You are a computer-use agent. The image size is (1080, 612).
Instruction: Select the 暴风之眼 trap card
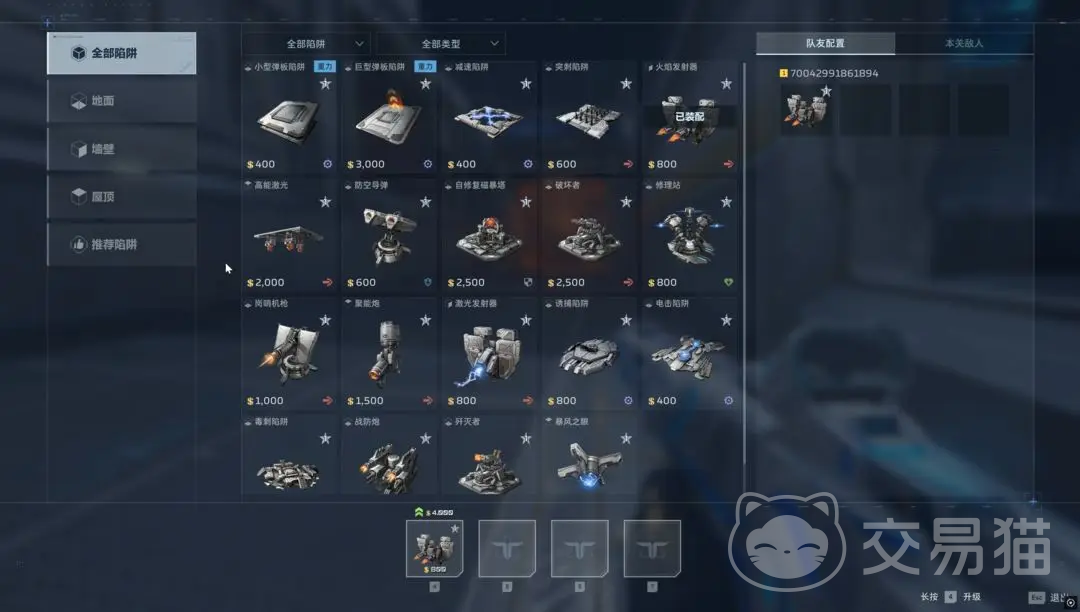590,455
